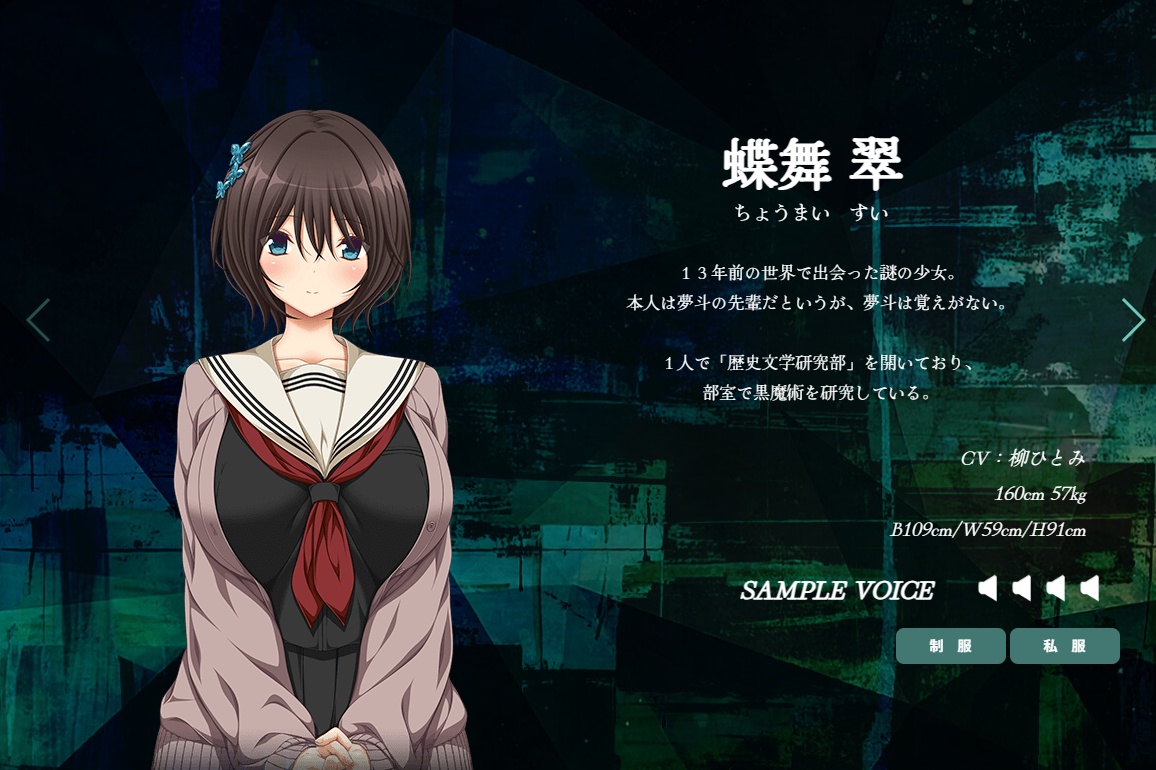Show the previous character with the left arrow
Screen dimensions: 1156x770
pyautogui.click(x=38, y=320)
